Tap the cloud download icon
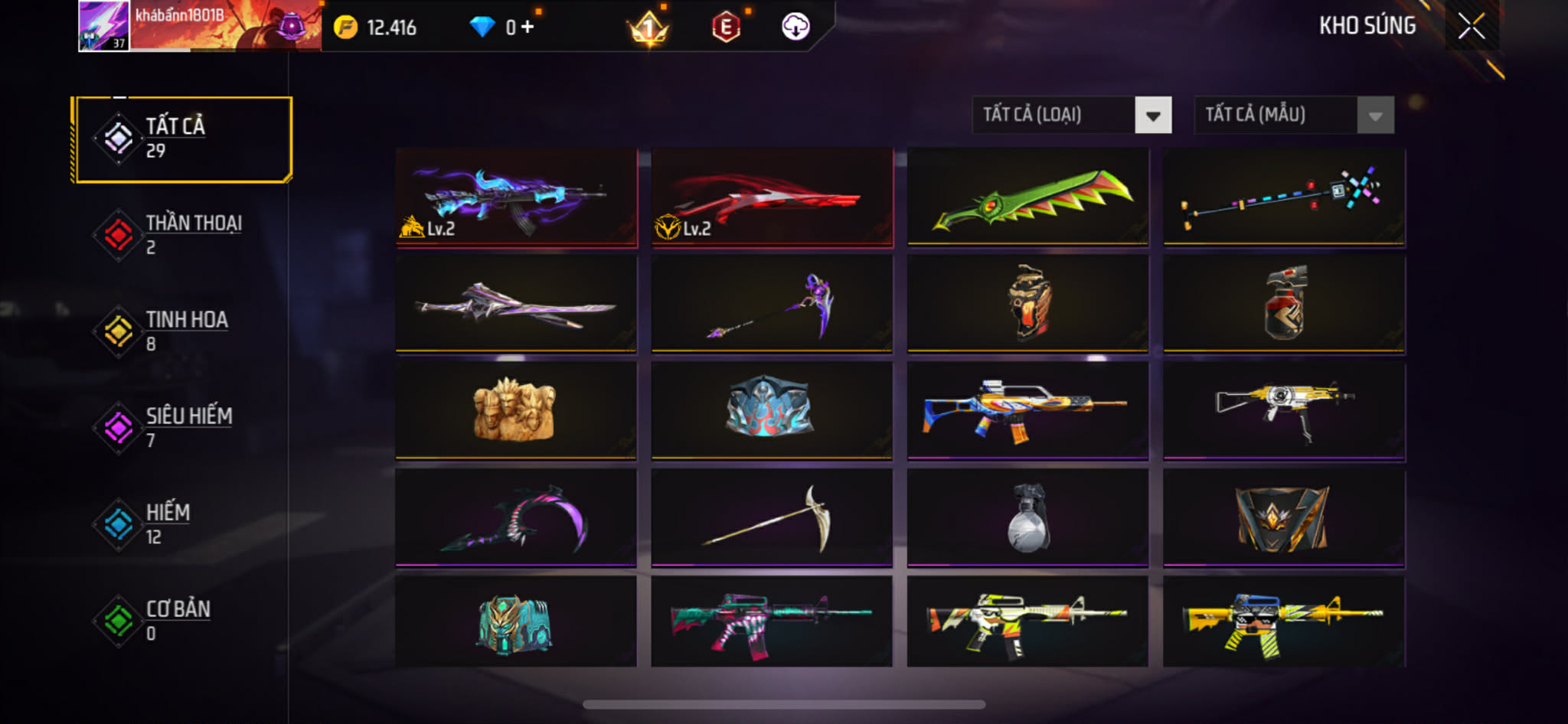Image resolution: width=1568 pixels, height=724 pixels. [795, 27]
